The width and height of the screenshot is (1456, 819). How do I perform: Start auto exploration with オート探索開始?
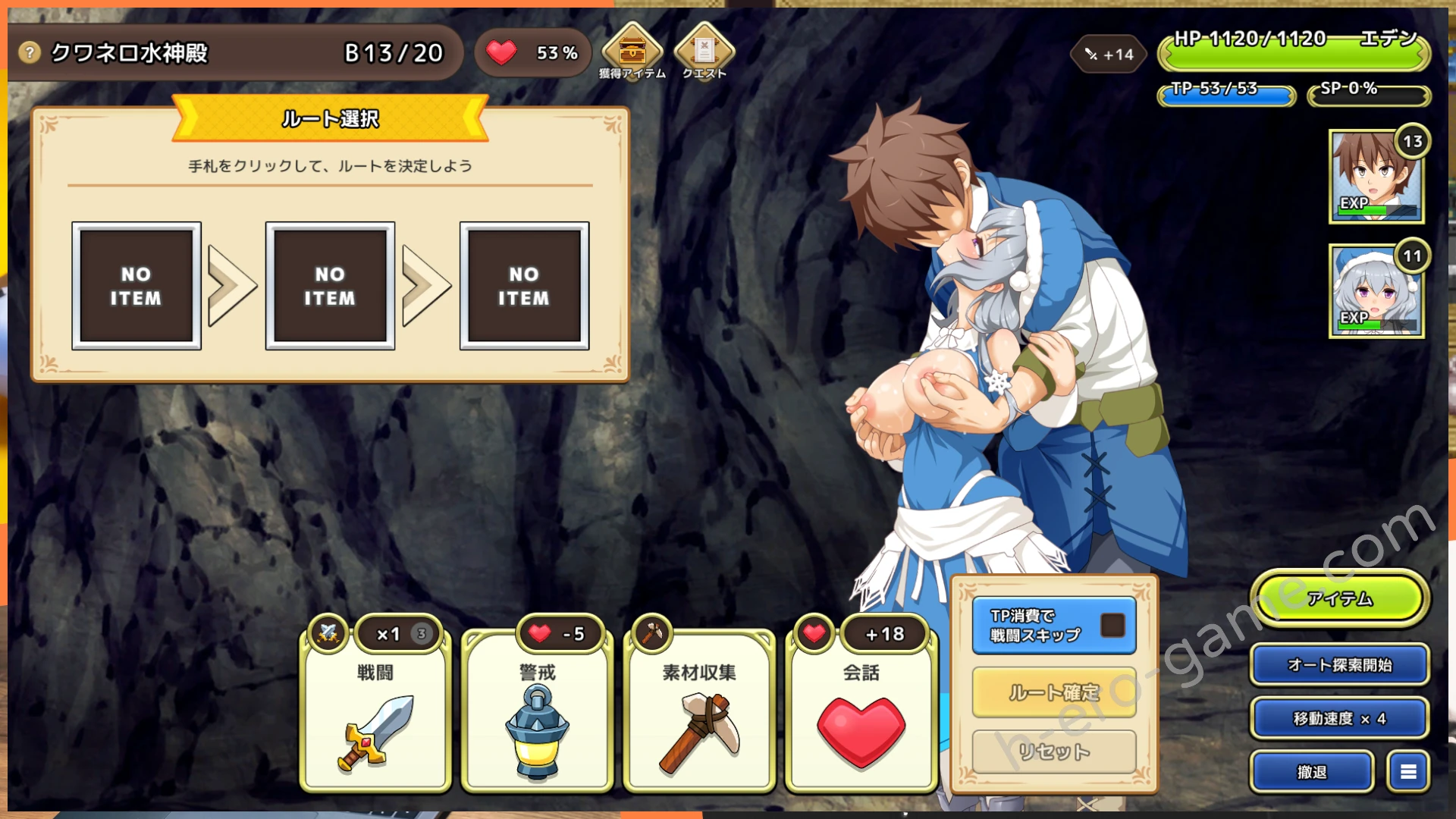[1339, 665]
